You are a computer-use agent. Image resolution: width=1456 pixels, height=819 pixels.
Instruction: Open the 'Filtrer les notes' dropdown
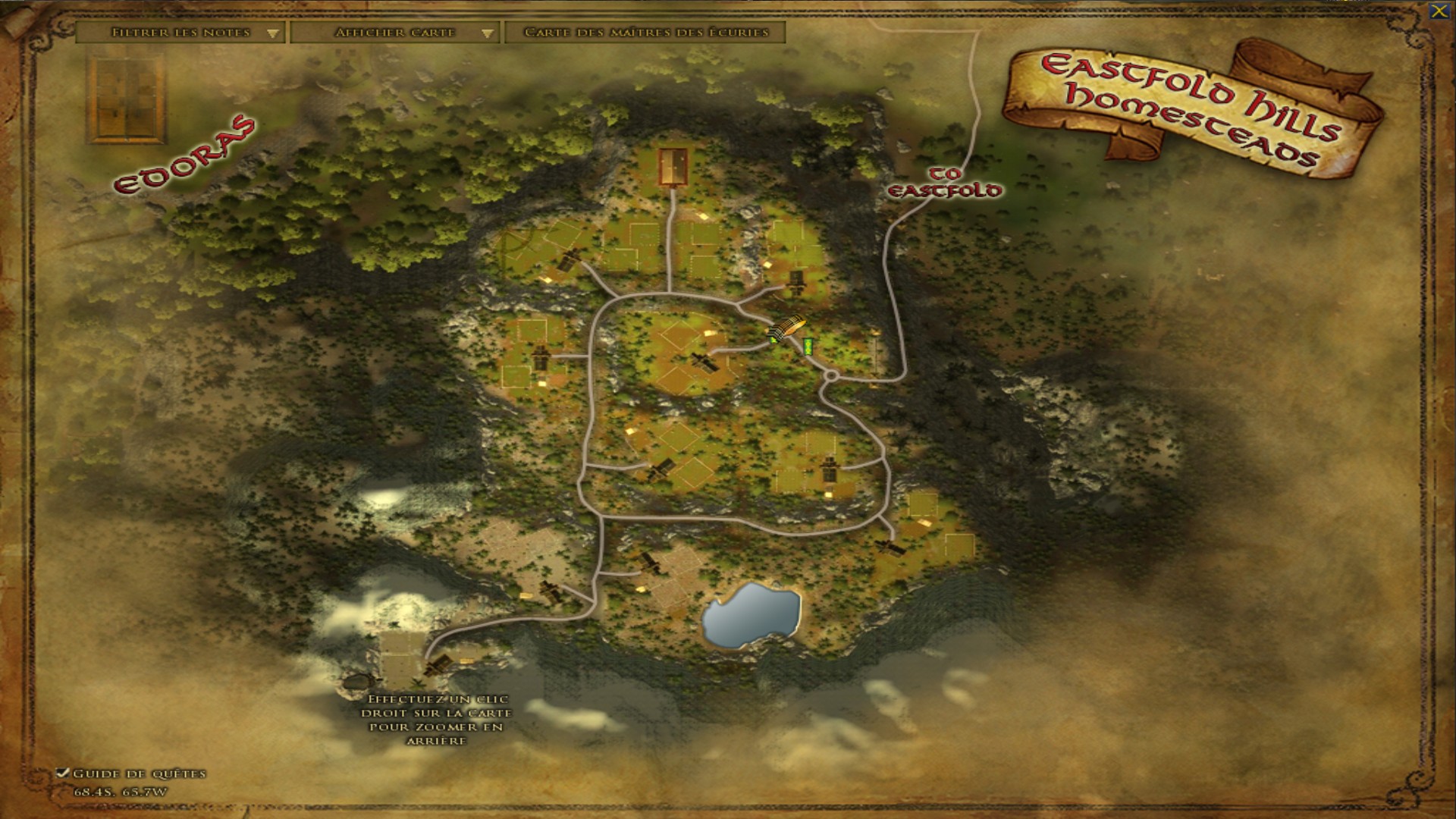click(180, 33)
